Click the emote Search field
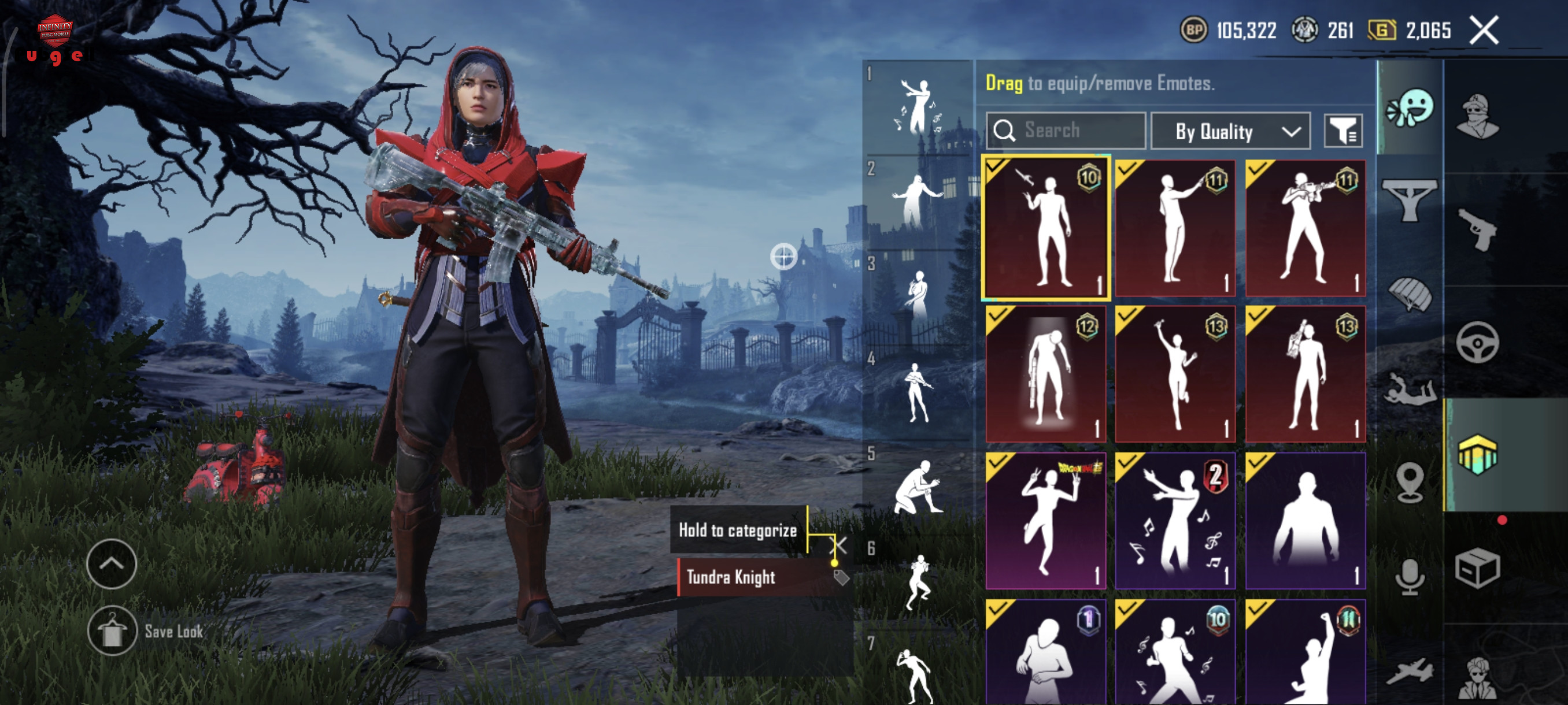 [1065, 131]
